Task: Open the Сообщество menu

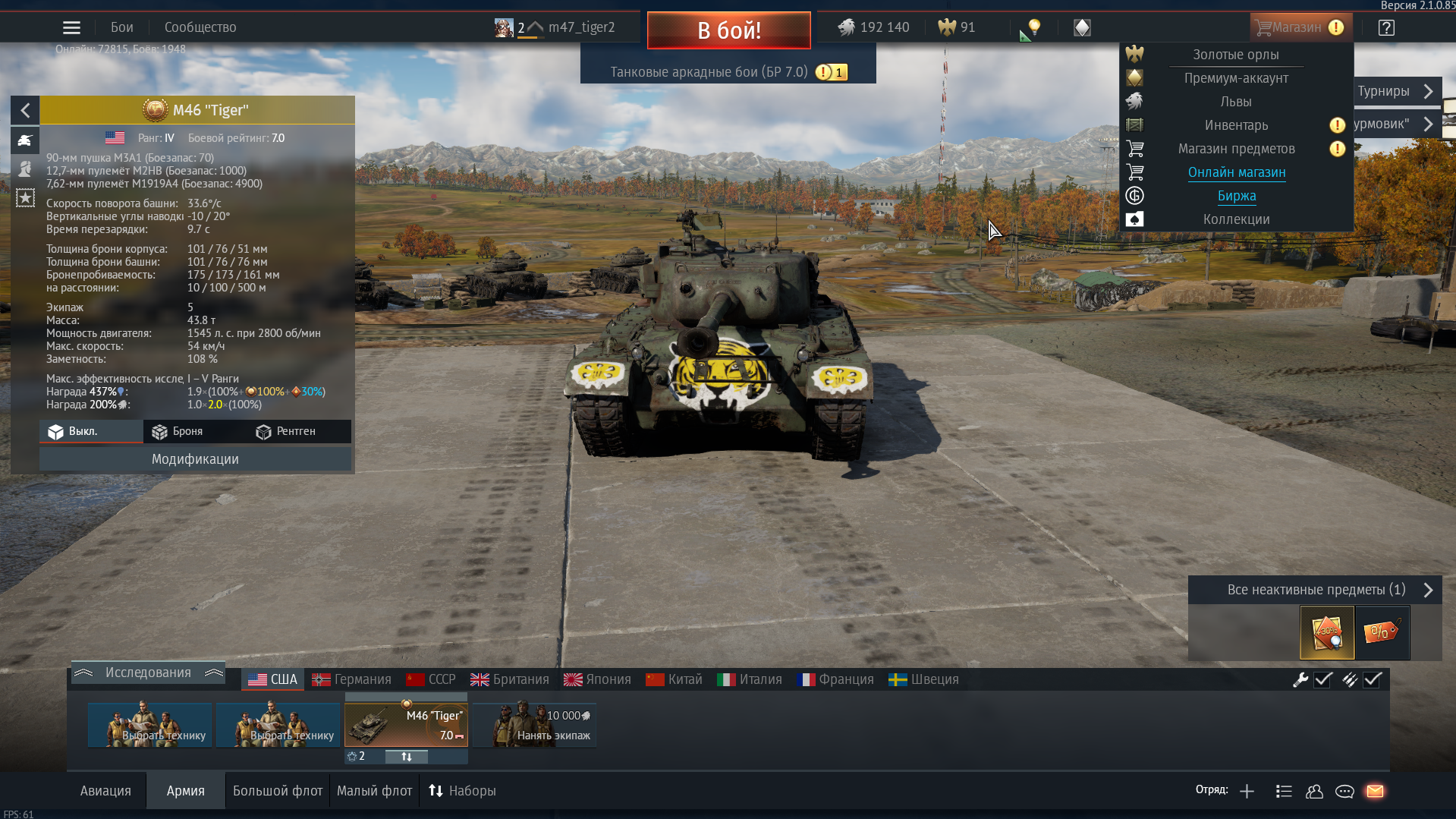Action: [x=200, y=27]
